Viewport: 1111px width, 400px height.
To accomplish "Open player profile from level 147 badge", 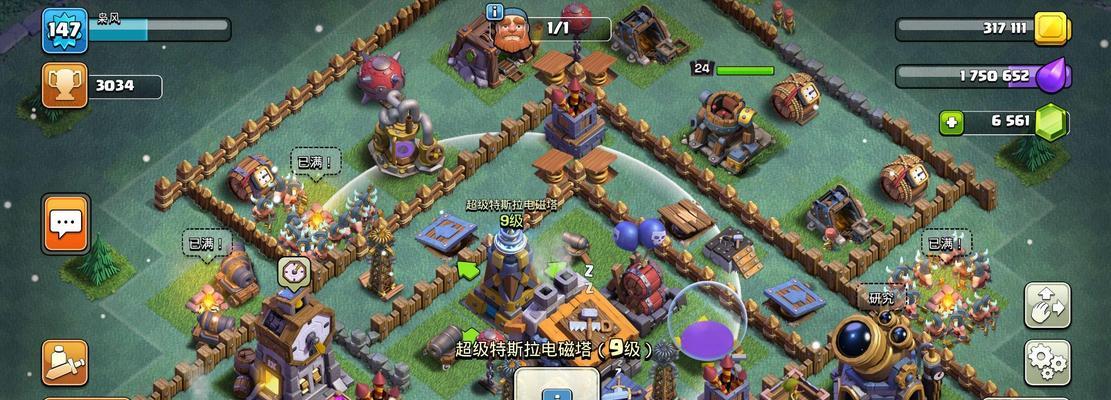I will (62, 30).
